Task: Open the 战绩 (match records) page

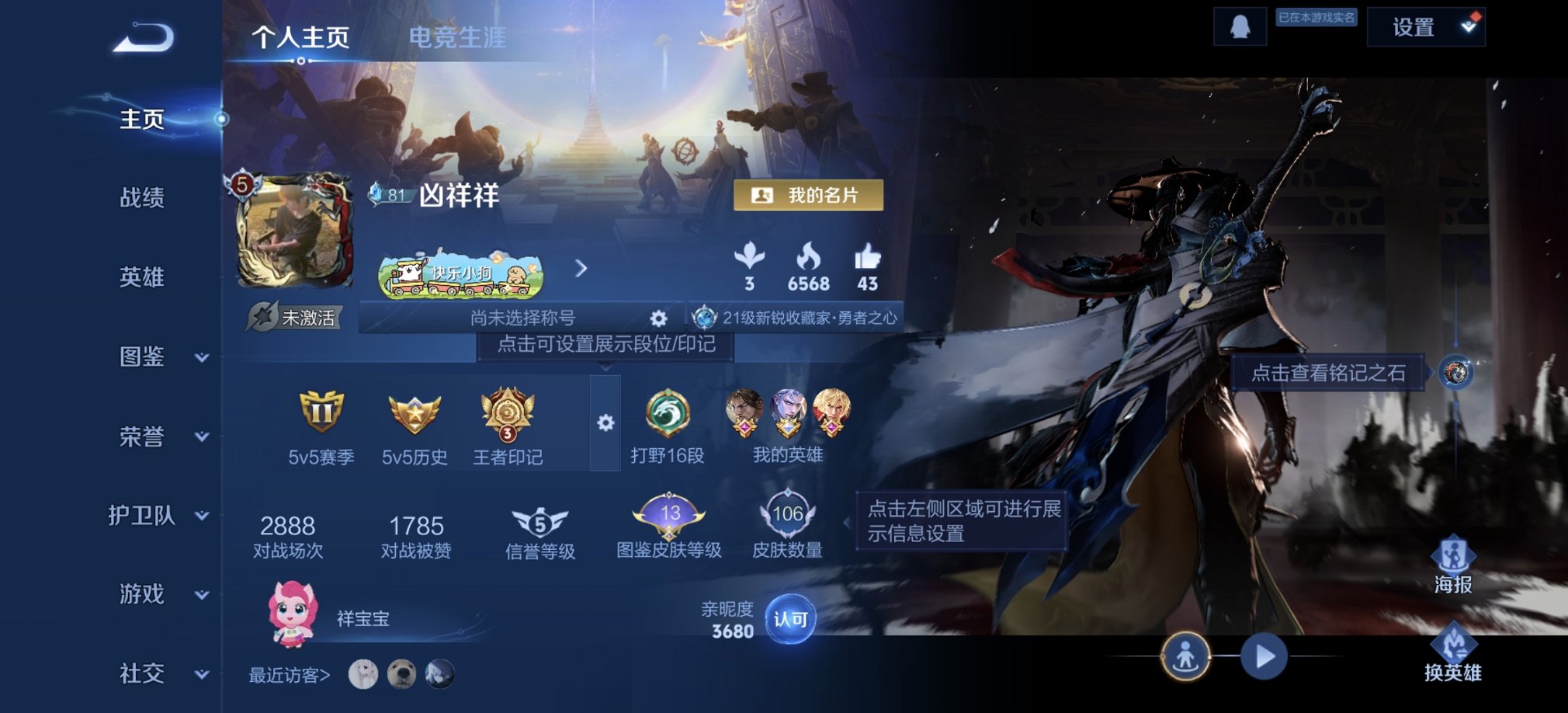Action: click(144, 199)
